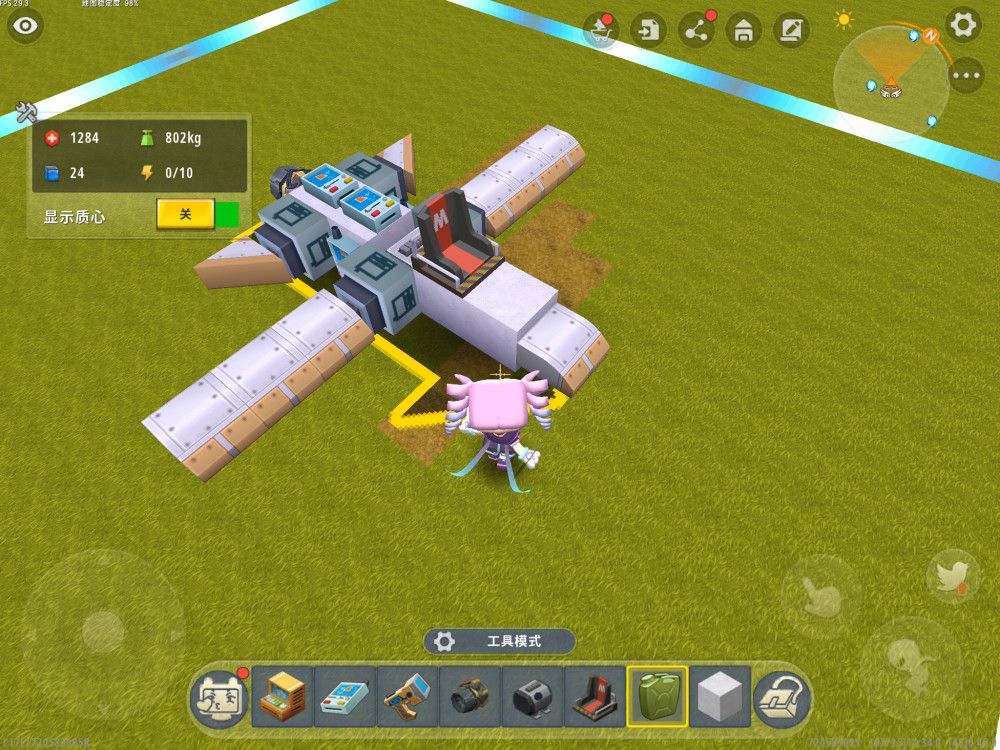Select the jet engine thruster slot
The width and height of the screenshot is (1000, 750).
(470, 697)
